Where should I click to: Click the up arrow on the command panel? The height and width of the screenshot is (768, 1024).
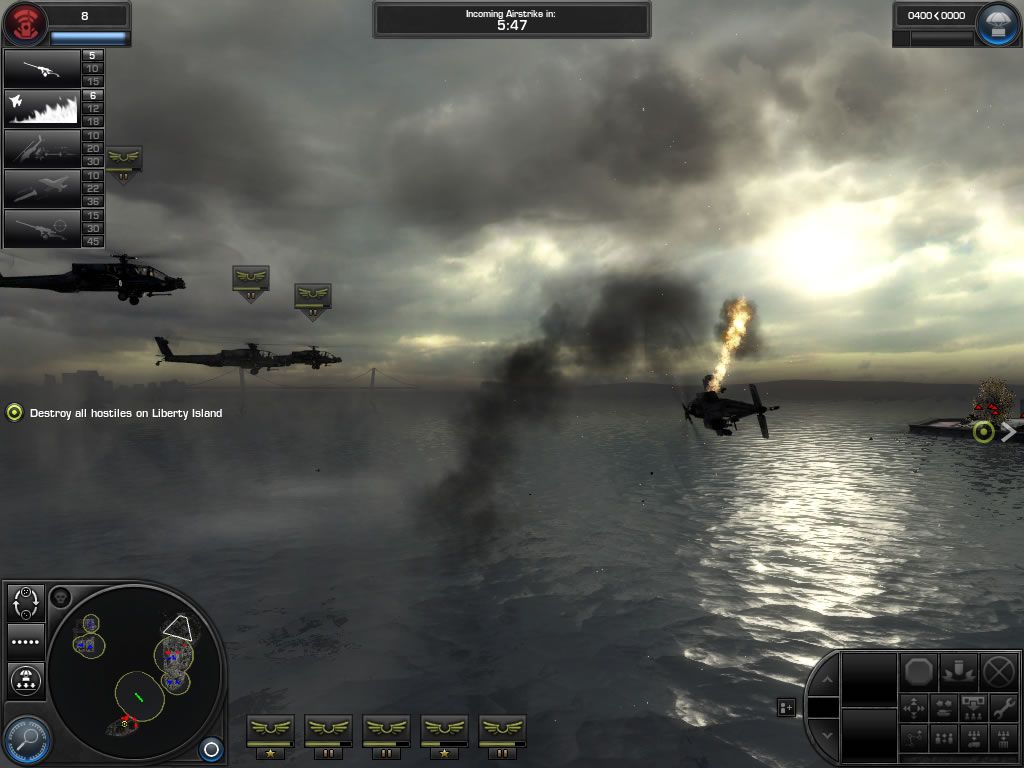(x=824, y=681)
